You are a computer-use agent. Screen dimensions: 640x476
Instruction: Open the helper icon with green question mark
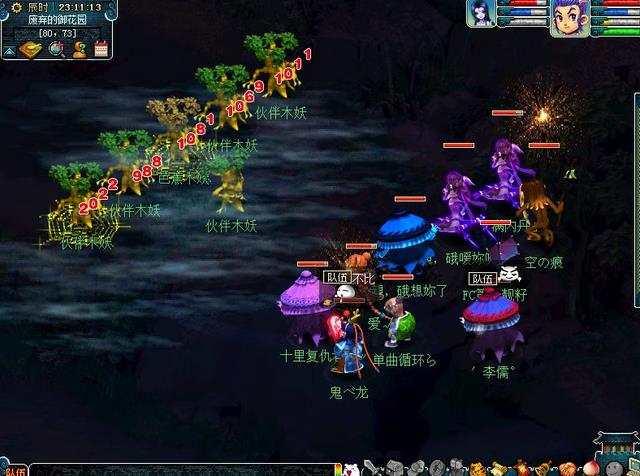(x=78, y=49)
